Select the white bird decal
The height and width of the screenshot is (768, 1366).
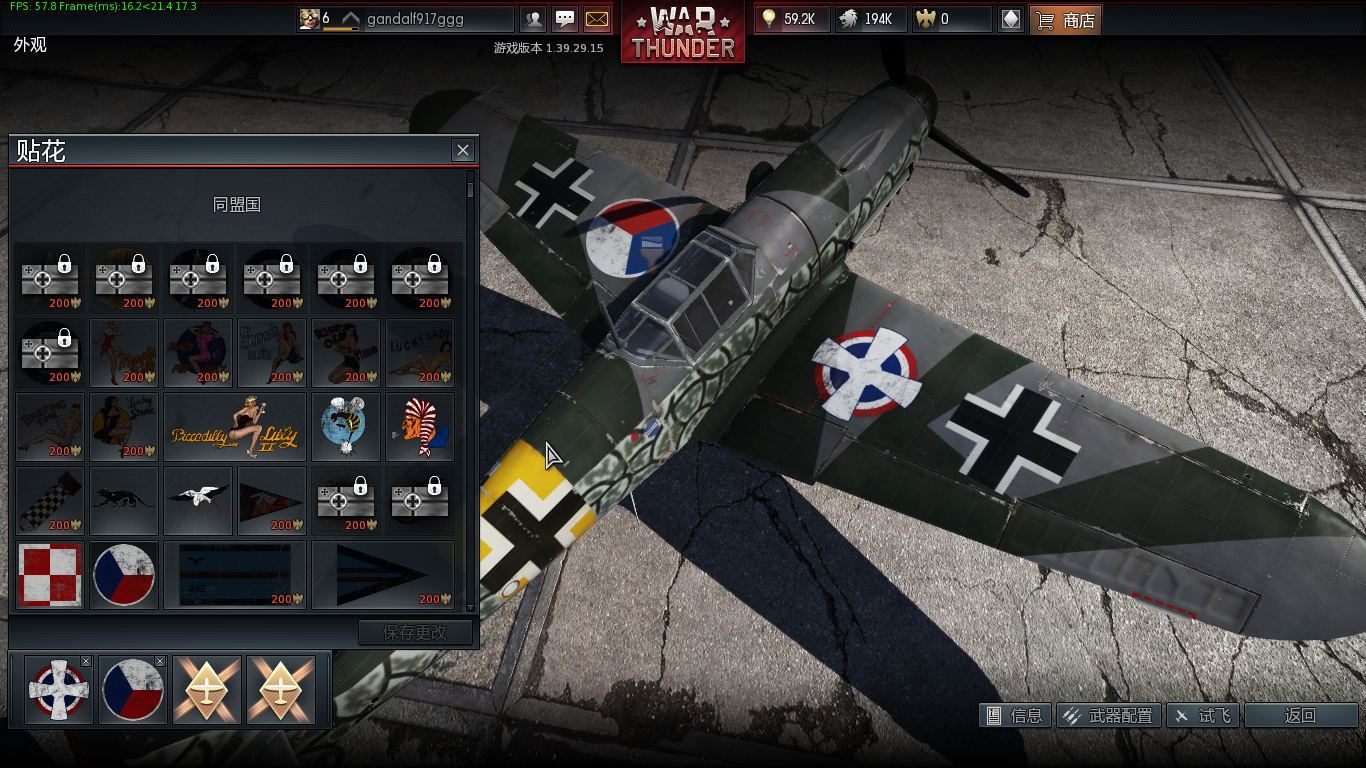(198, 500)
